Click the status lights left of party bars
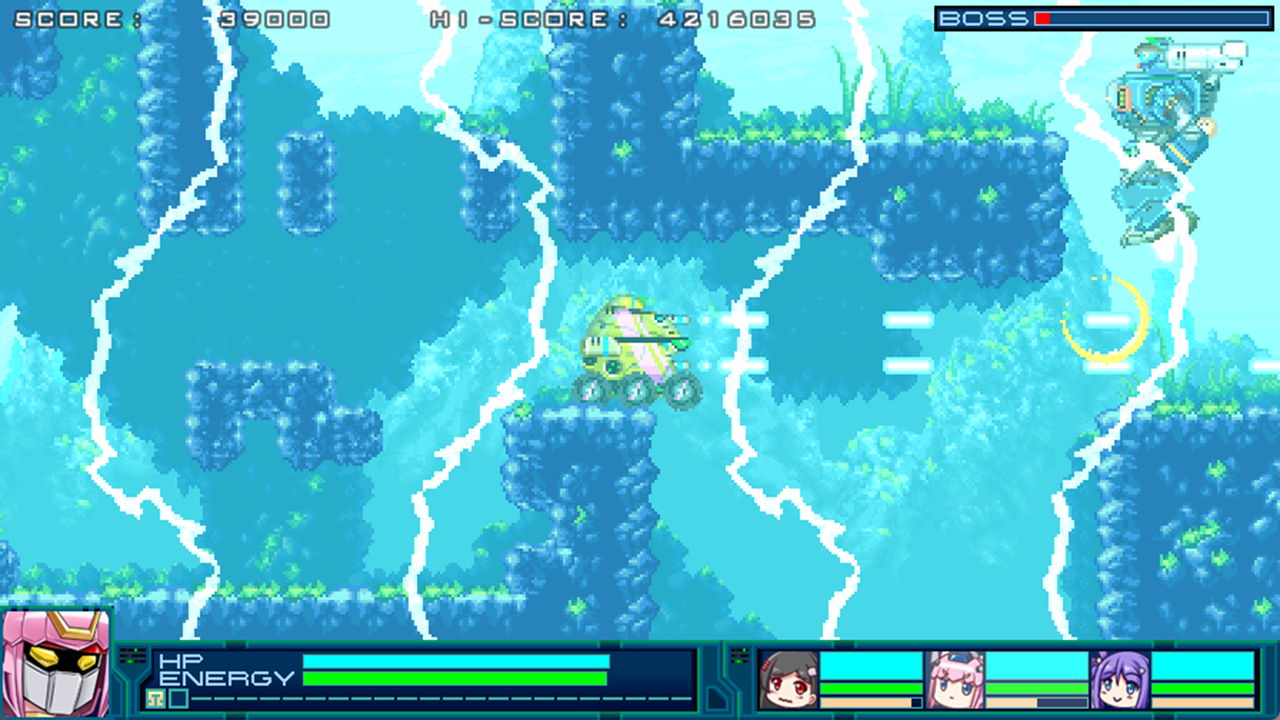This screenshot has width=1280, height=720. click(x=738, y=653)
